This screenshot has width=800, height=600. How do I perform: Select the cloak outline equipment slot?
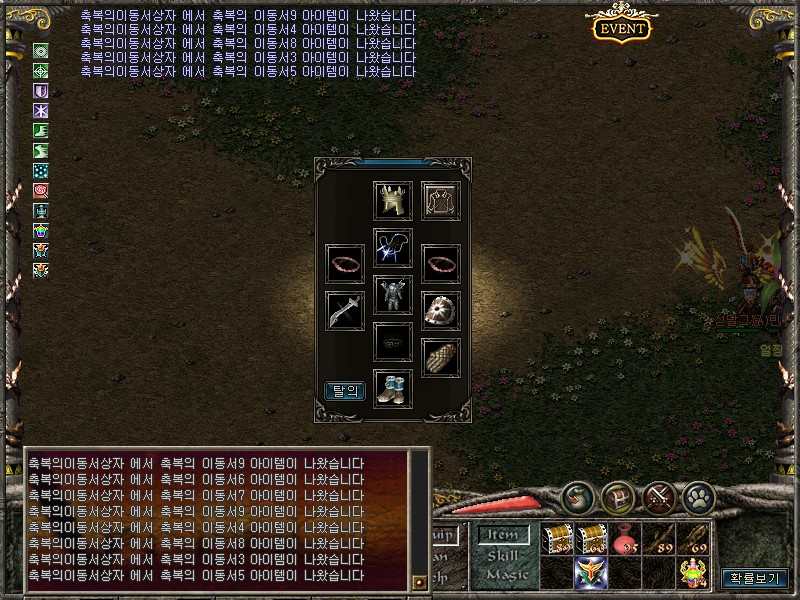click(440, 201)
